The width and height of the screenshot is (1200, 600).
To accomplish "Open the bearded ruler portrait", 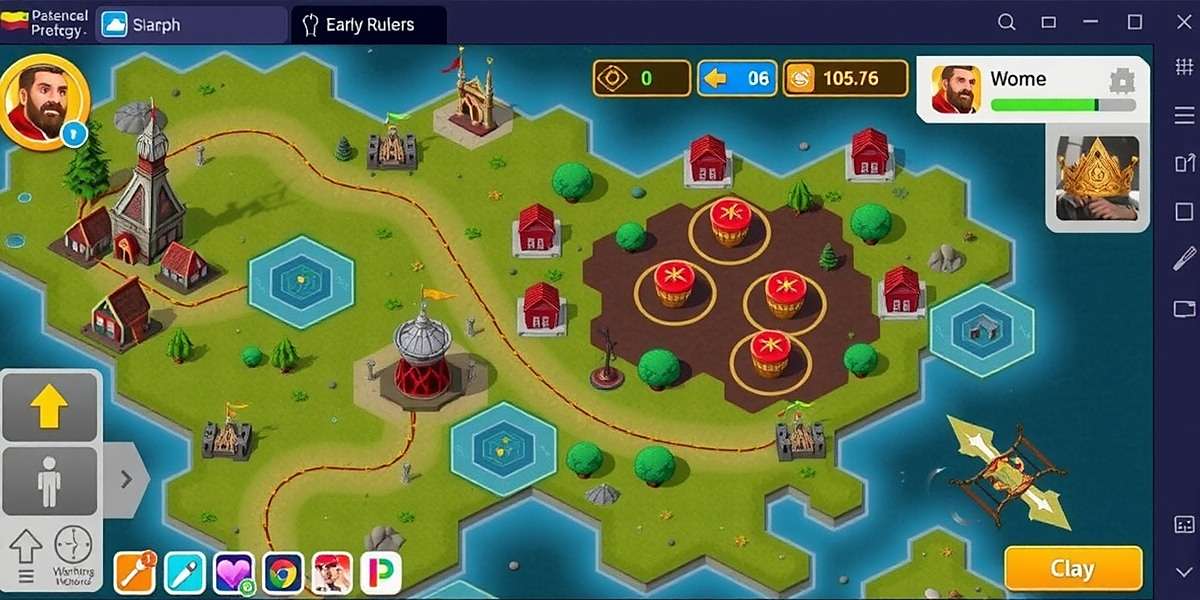I will [x=44, y=102].
